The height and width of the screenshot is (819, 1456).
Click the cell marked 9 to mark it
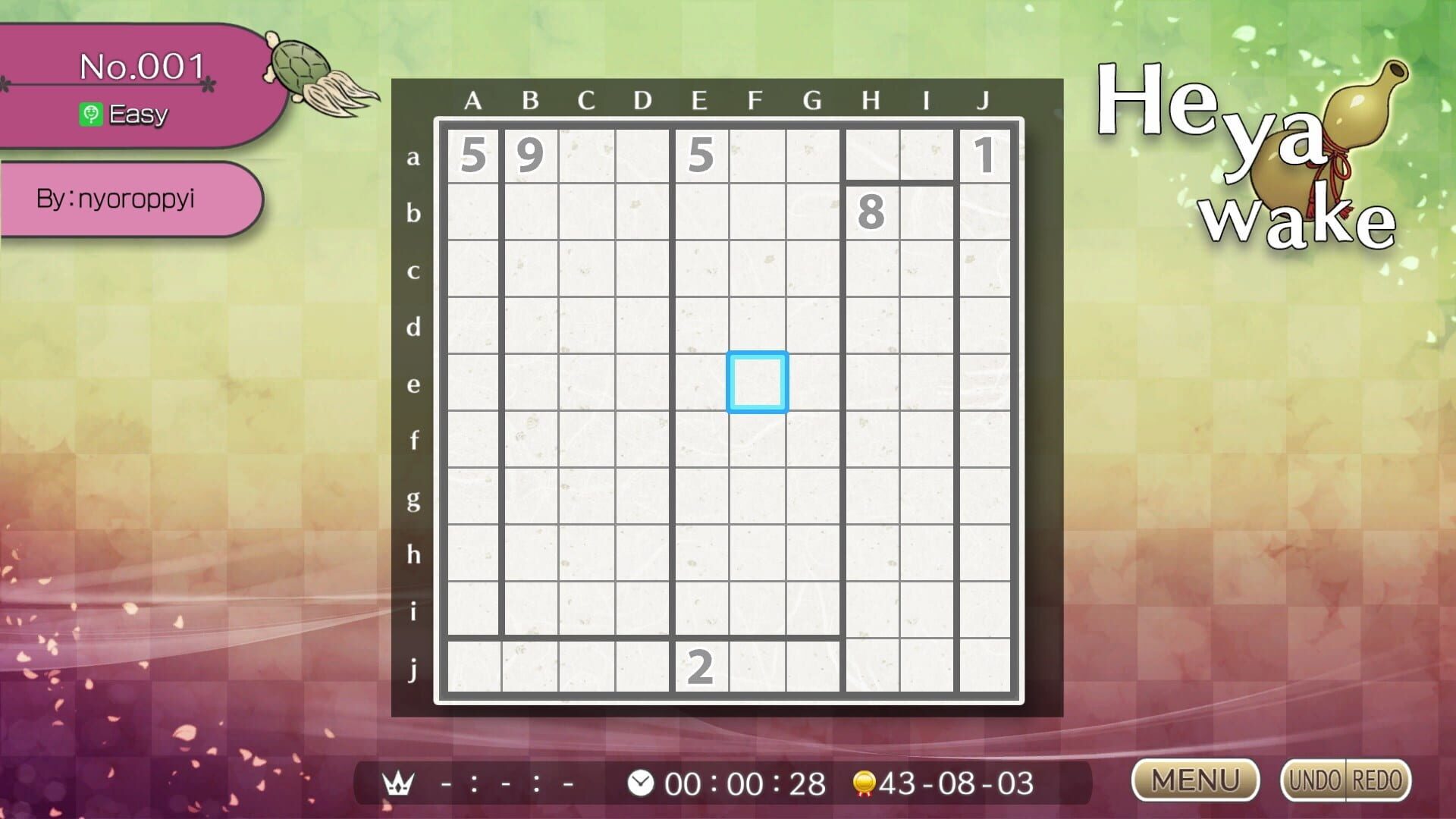tap(531, 155)
